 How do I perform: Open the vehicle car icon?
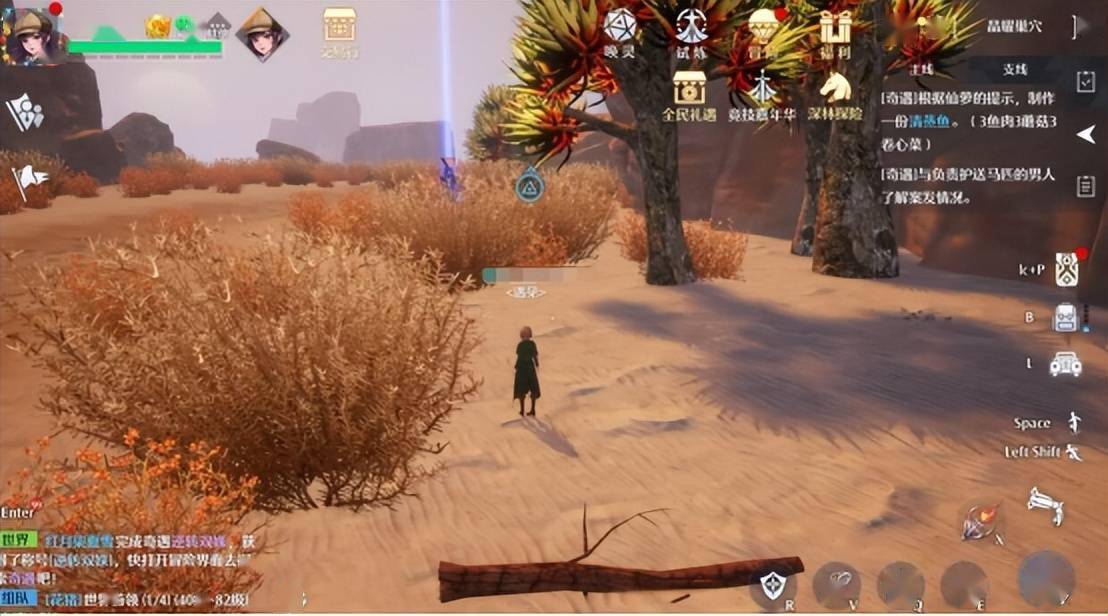1065,364
